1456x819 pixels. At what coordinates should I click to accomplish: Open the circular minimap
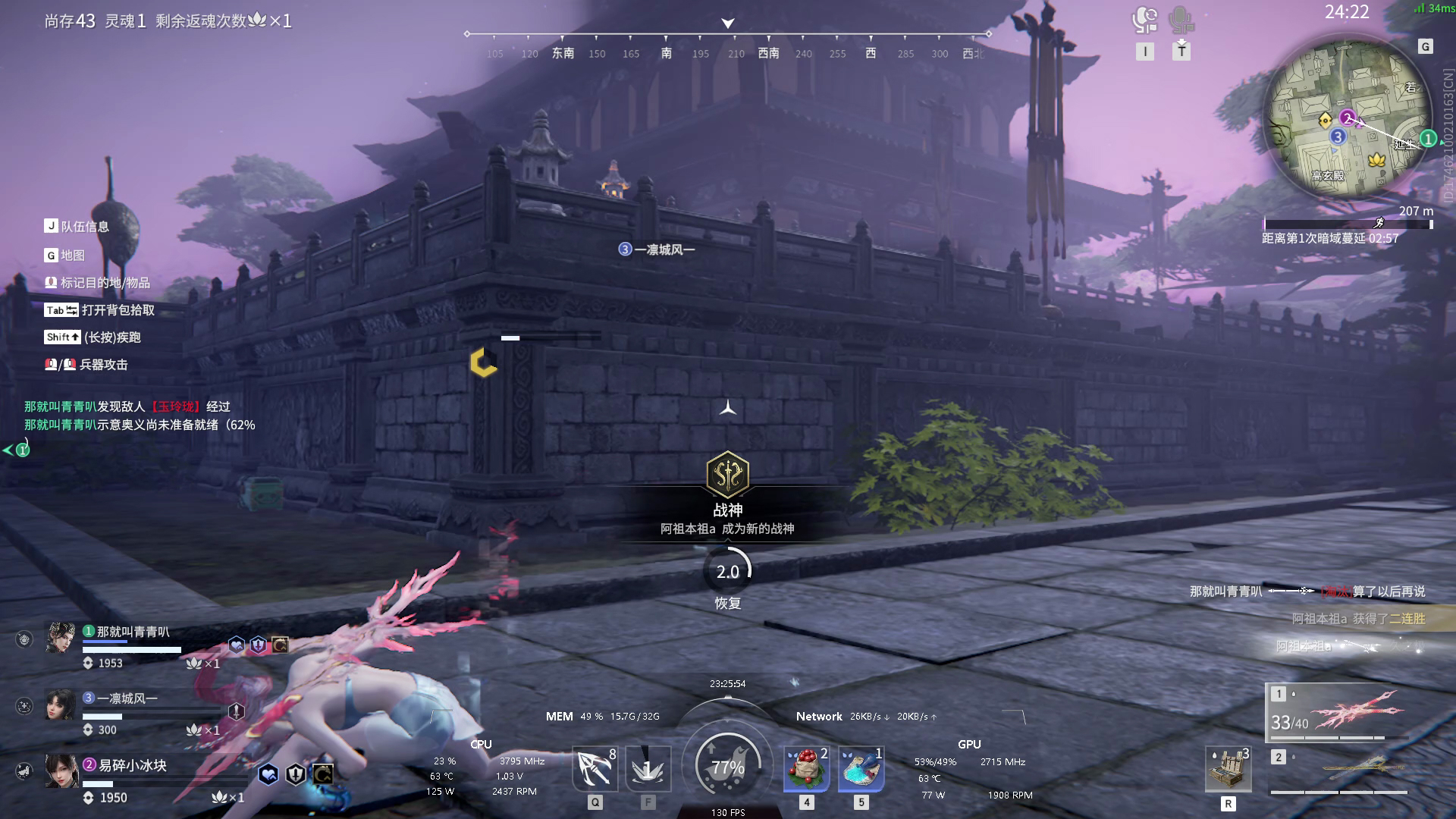pos(1348,123)
